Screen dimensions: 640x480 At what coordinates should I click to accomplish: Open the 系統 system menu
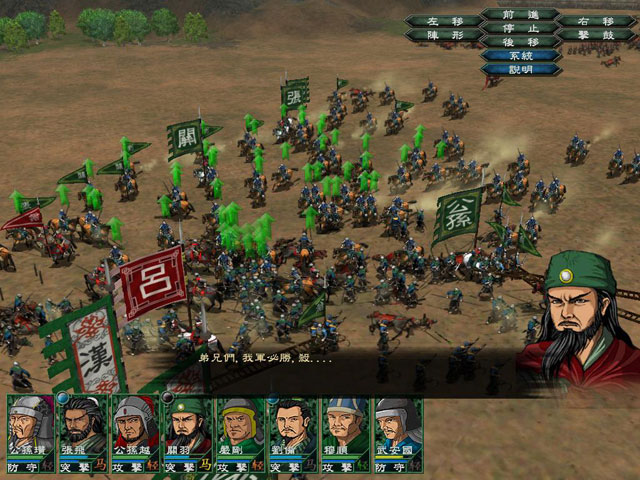(520, 56)
